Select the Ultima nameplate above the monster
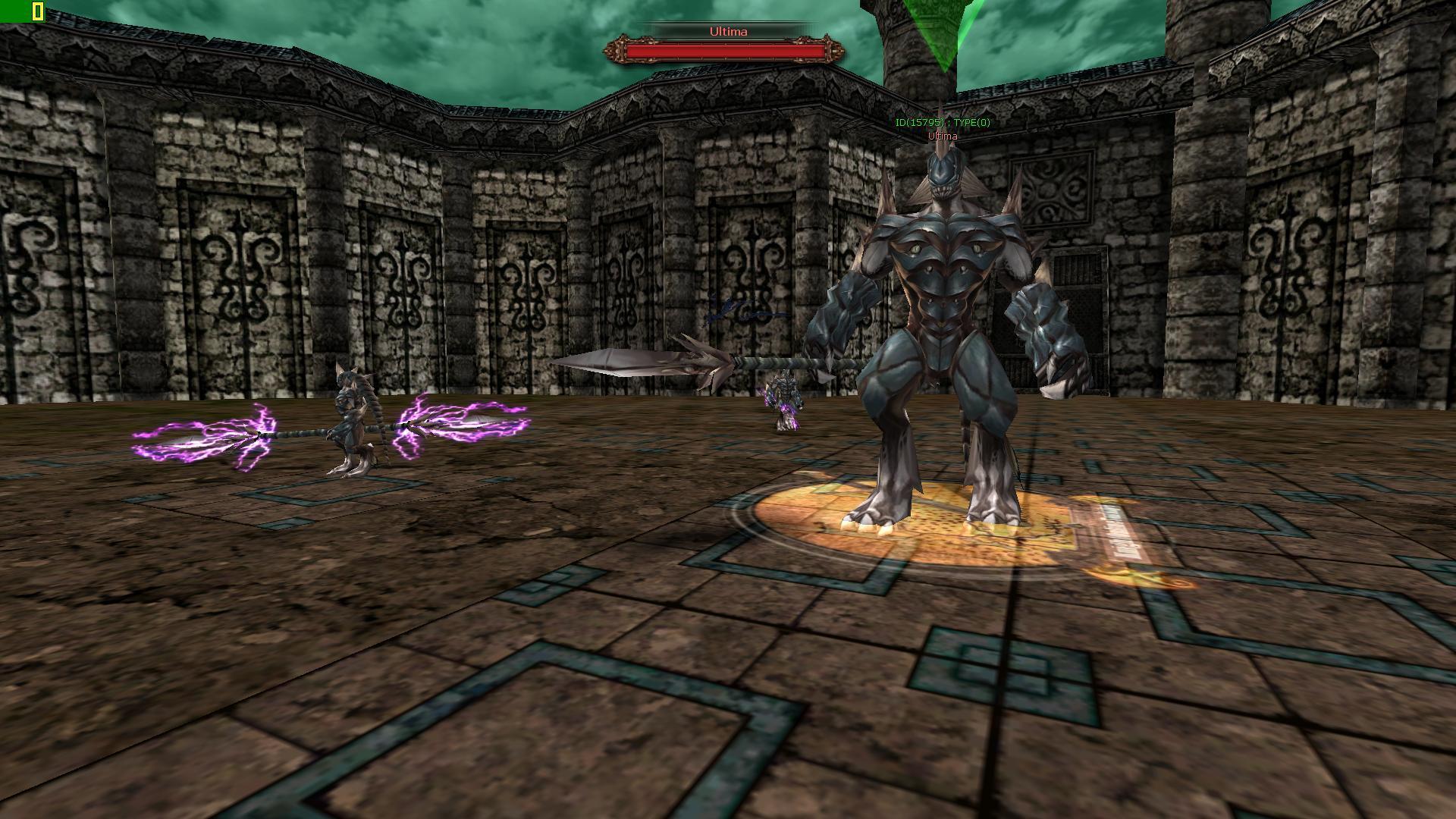 (943, 136)
